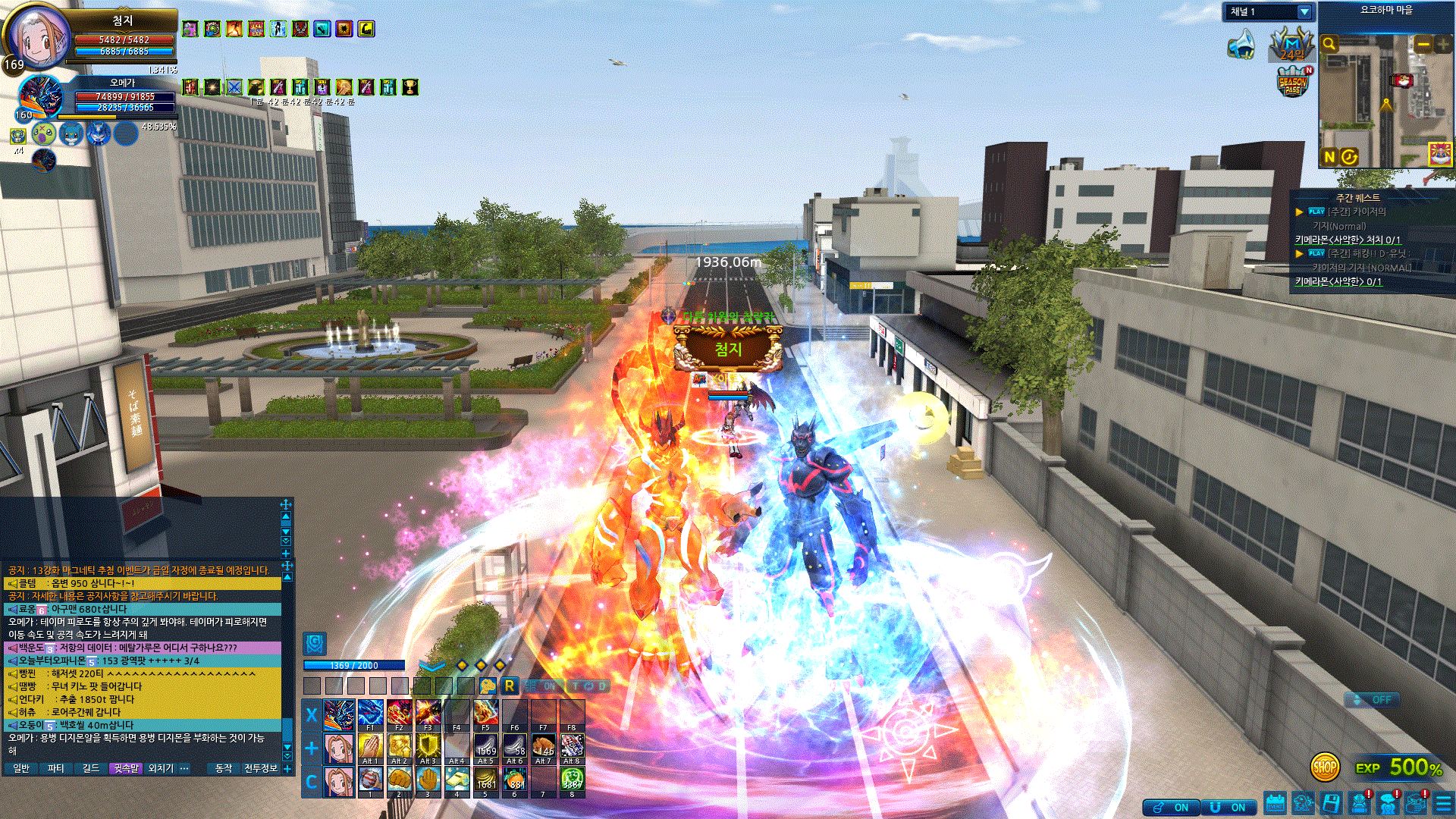This screenshot has height=819, width=1456.
Task: Open the megaphone announcement icon
Action: coord(1241,45)
